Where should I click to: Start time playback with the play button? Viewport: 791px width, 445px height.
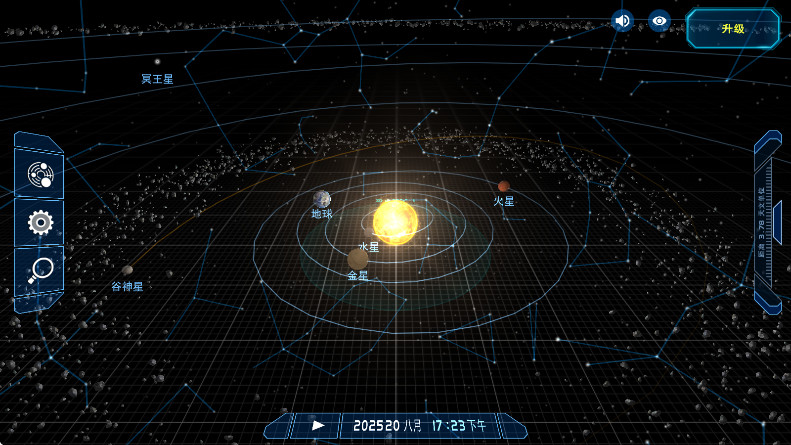(318, 425)
